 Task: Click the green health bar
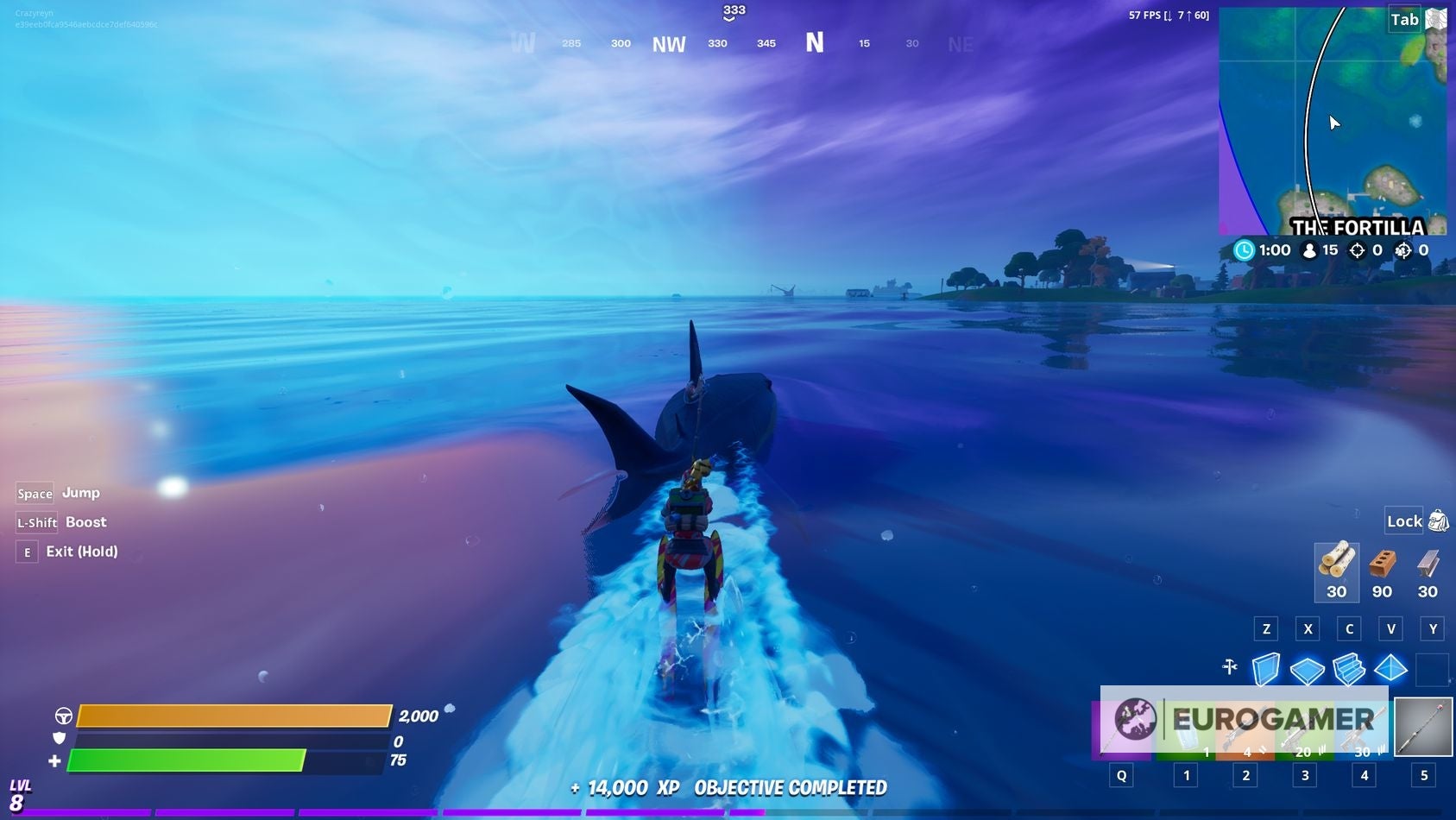click(x=186, y=761)
